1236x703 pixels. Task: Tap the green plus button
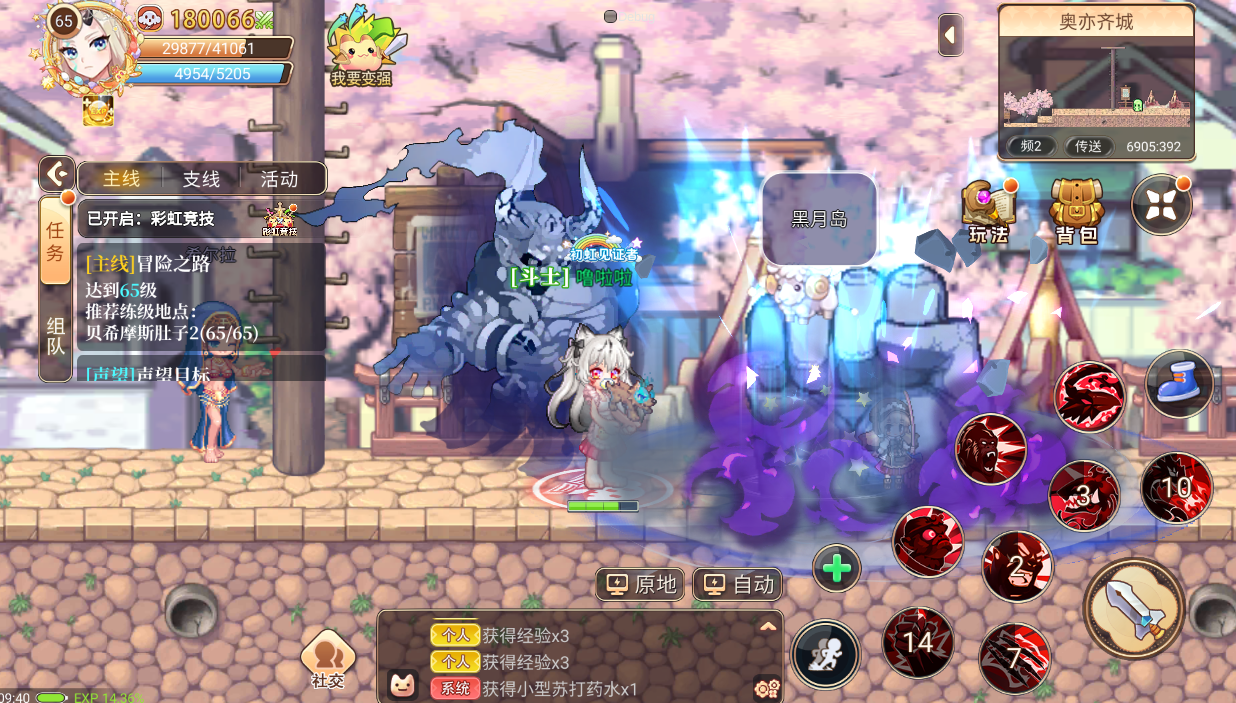pos(837,568)
